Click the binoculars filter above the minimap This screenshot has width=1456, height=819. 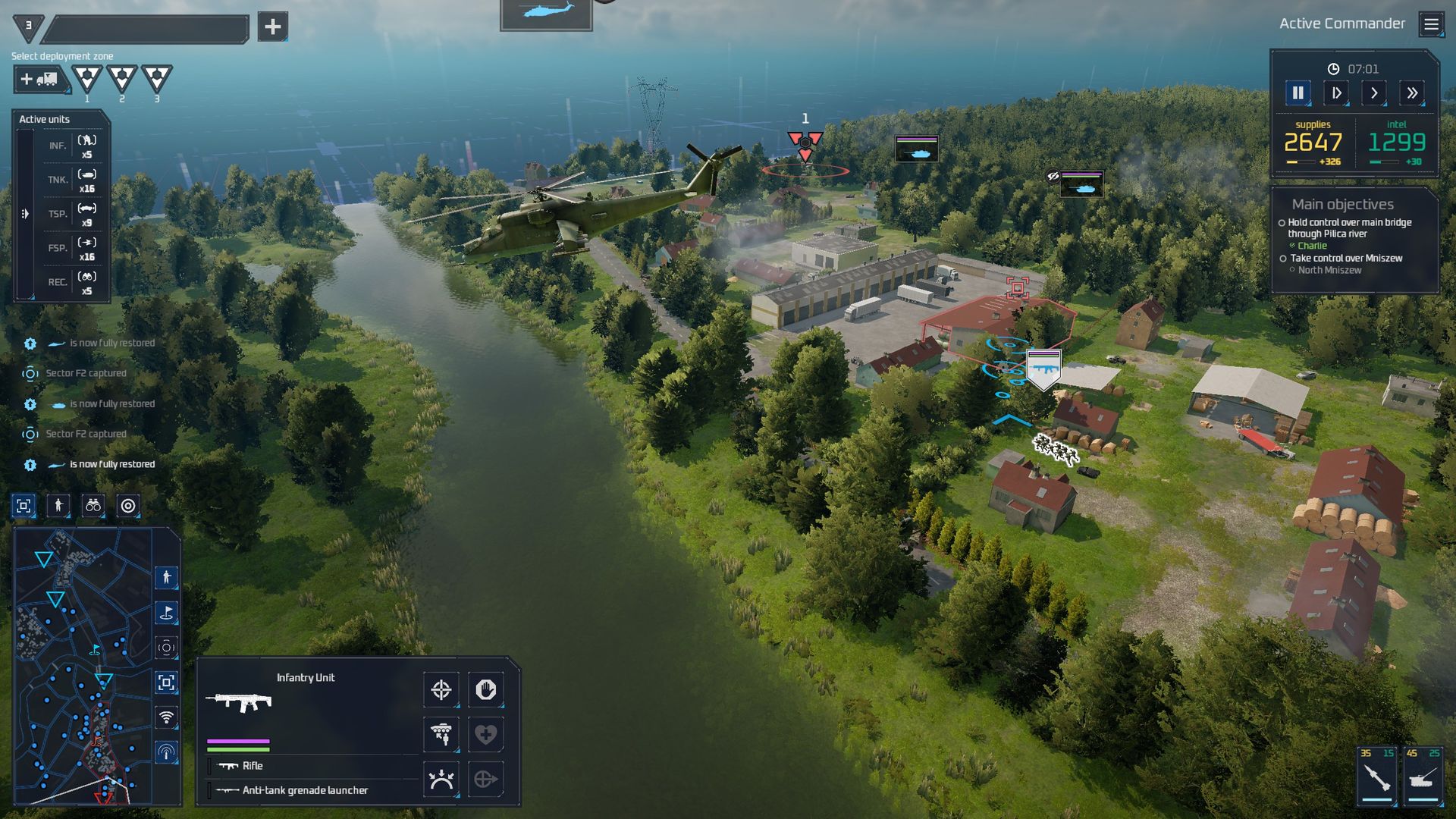pyautogui.click(x=93, y=506)
